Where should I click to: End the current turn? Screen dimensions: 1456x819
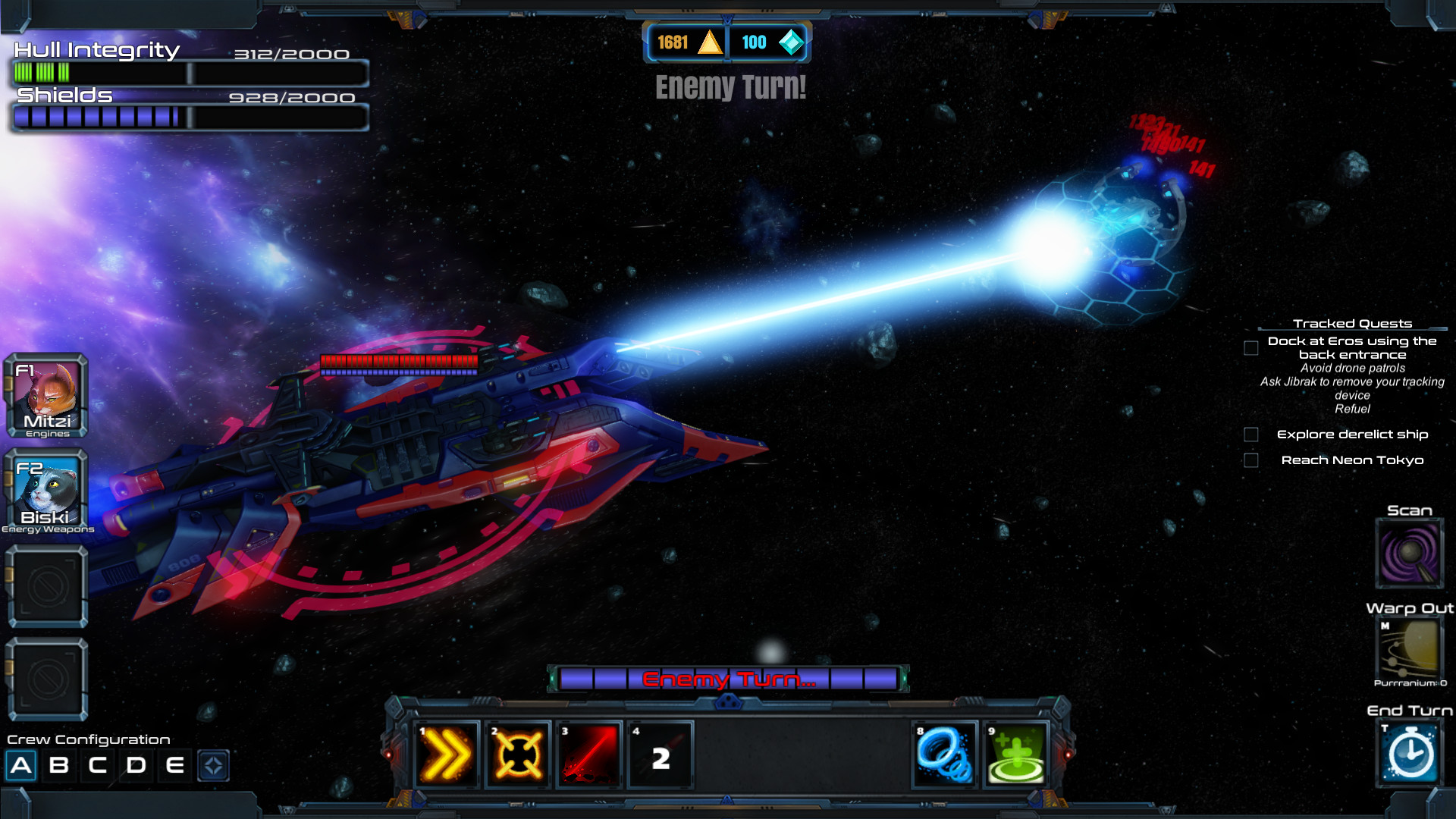point(1409,753)
